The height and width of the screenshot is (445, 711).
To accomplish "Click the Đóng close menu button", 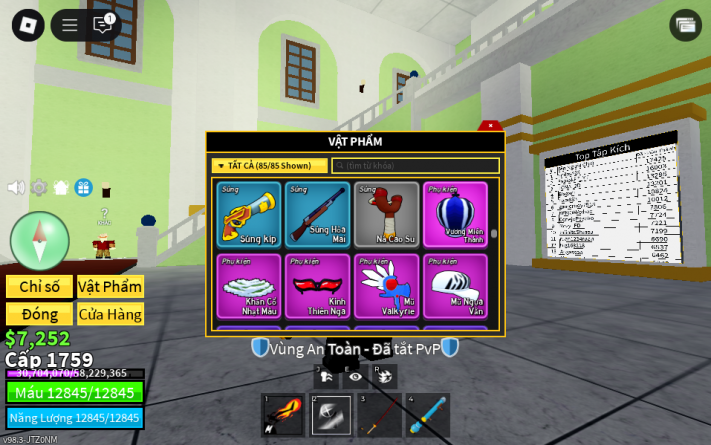I will pyautogui.click(x=39, y=314).
